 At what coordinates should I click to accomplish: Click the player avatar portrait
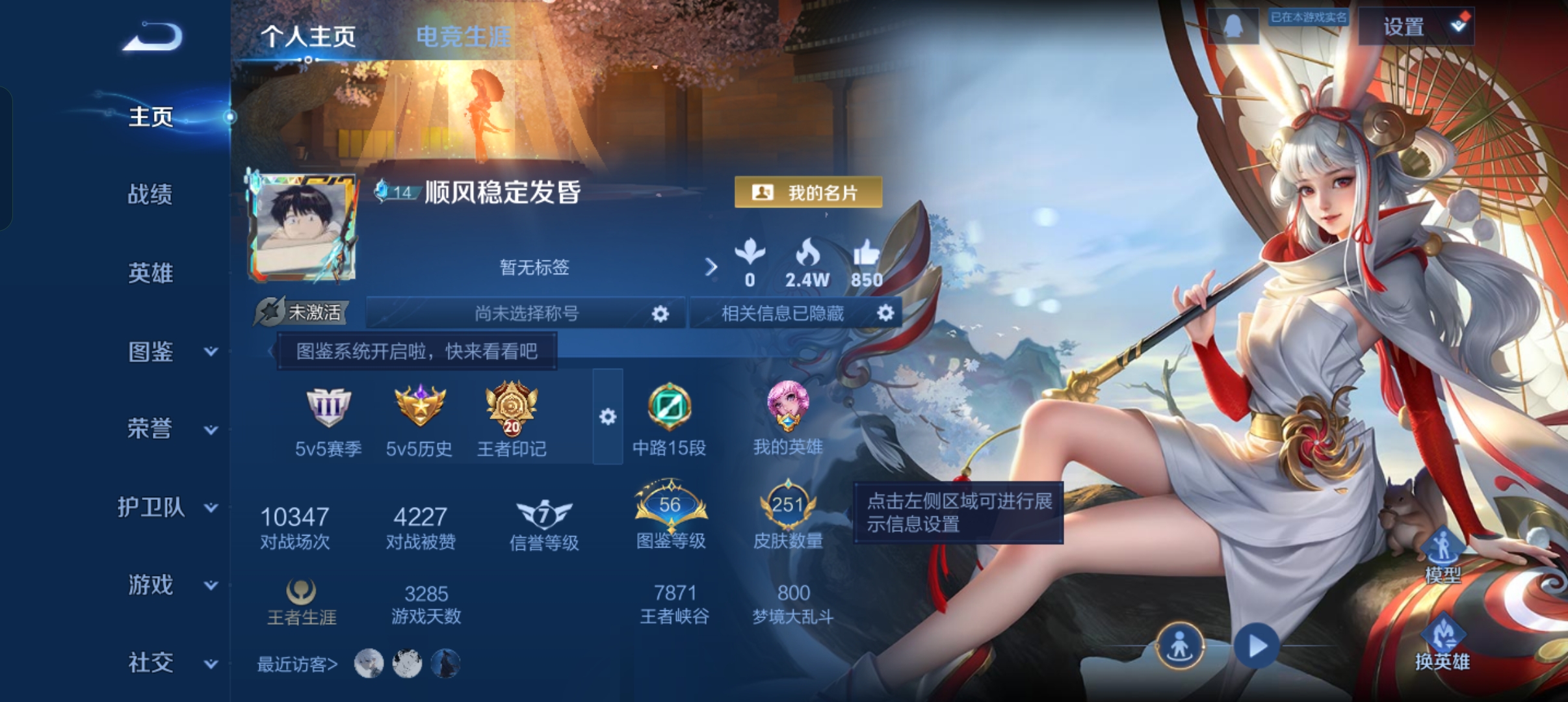tap(302, 227)
